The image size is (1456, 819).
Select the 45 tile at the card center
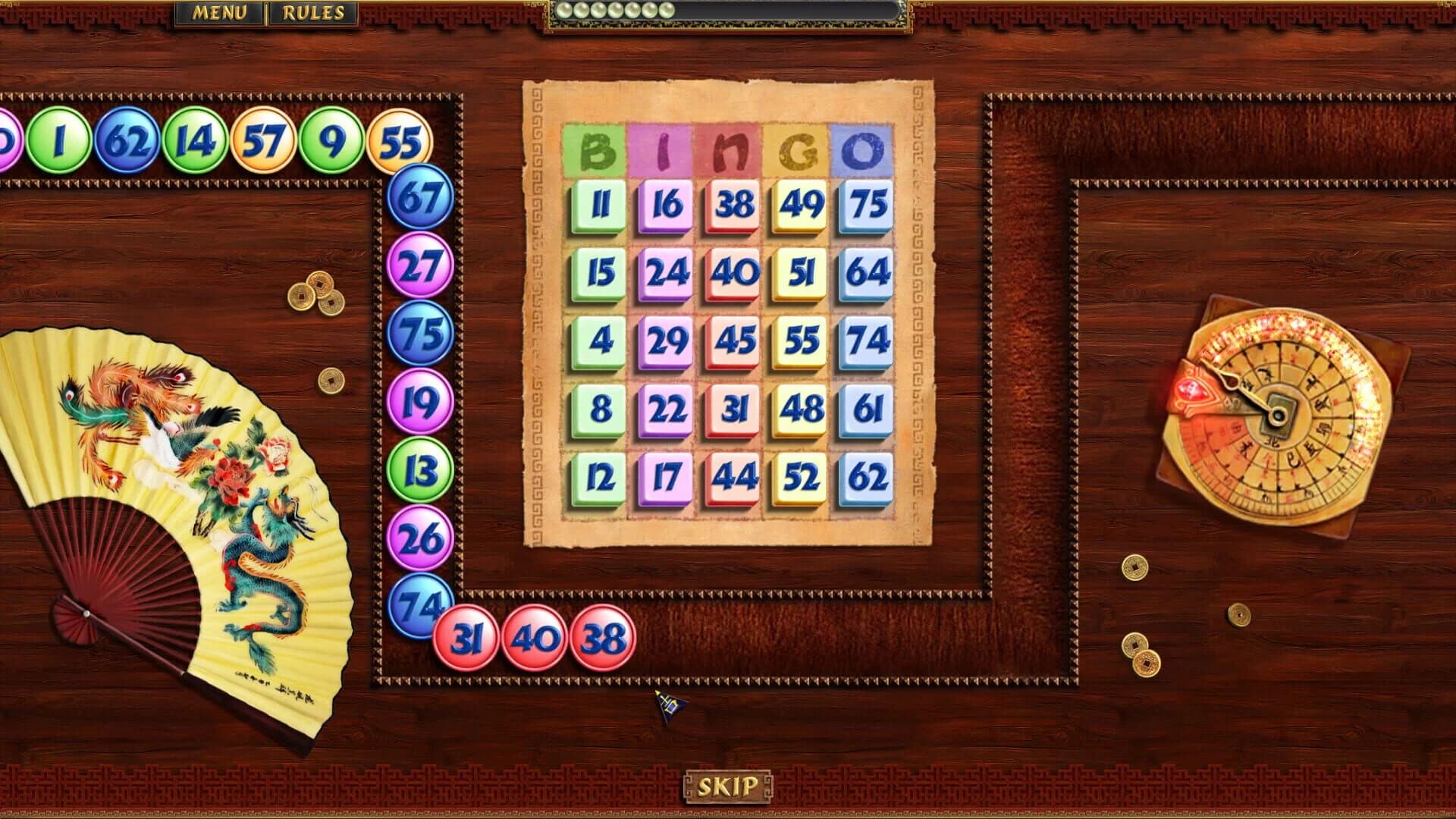pyautogui.click(x=735, y=340)
